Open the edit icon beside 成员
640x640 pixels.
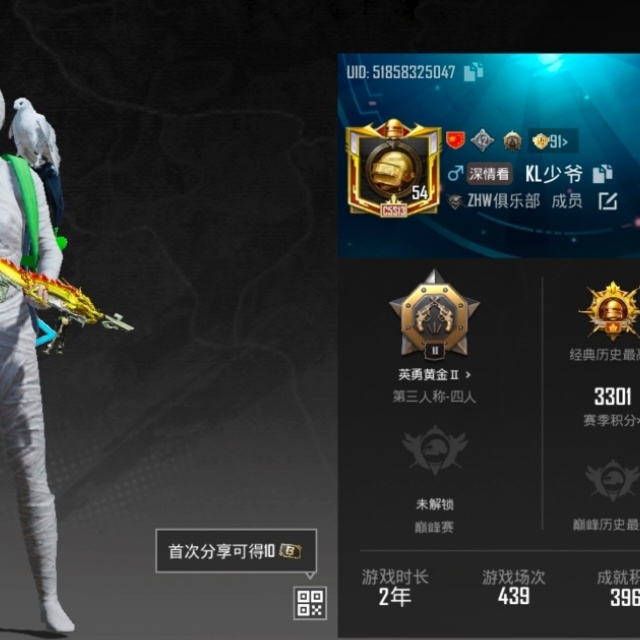pyautogui.click(x=608, y=201)
